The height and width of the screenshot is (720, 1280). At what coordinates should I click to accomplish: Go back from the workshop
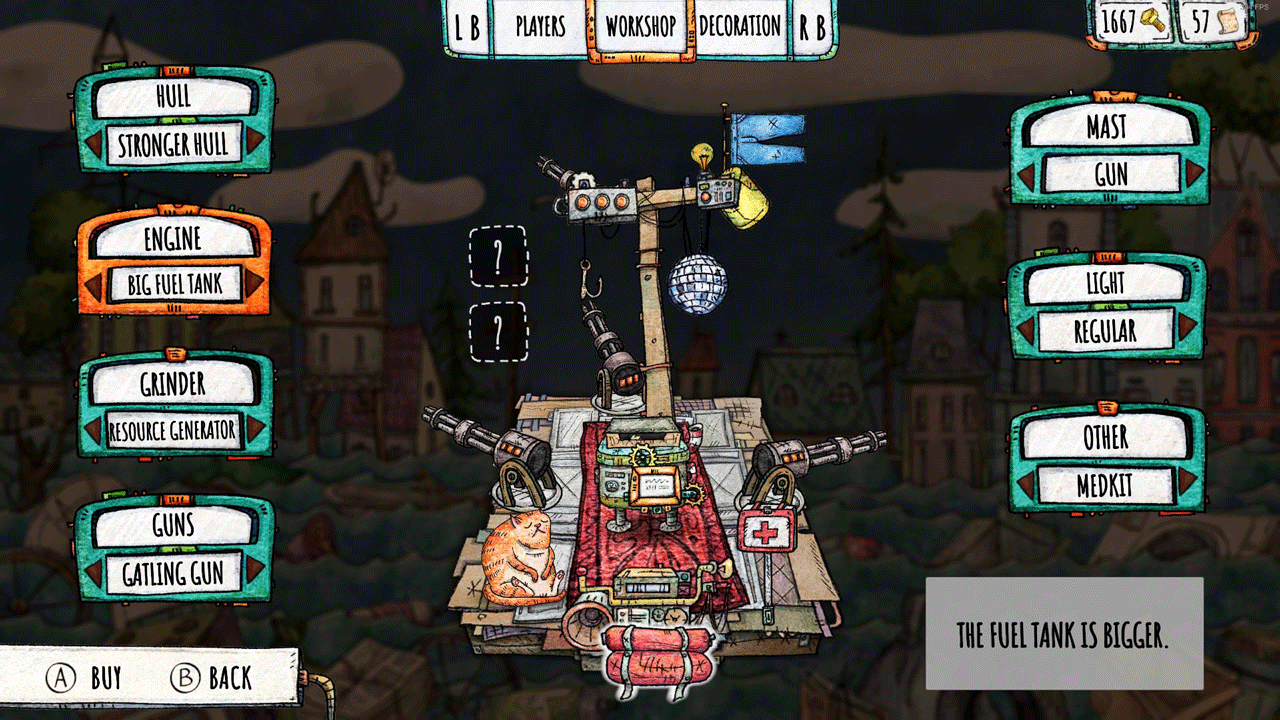(x=212, y=678)
